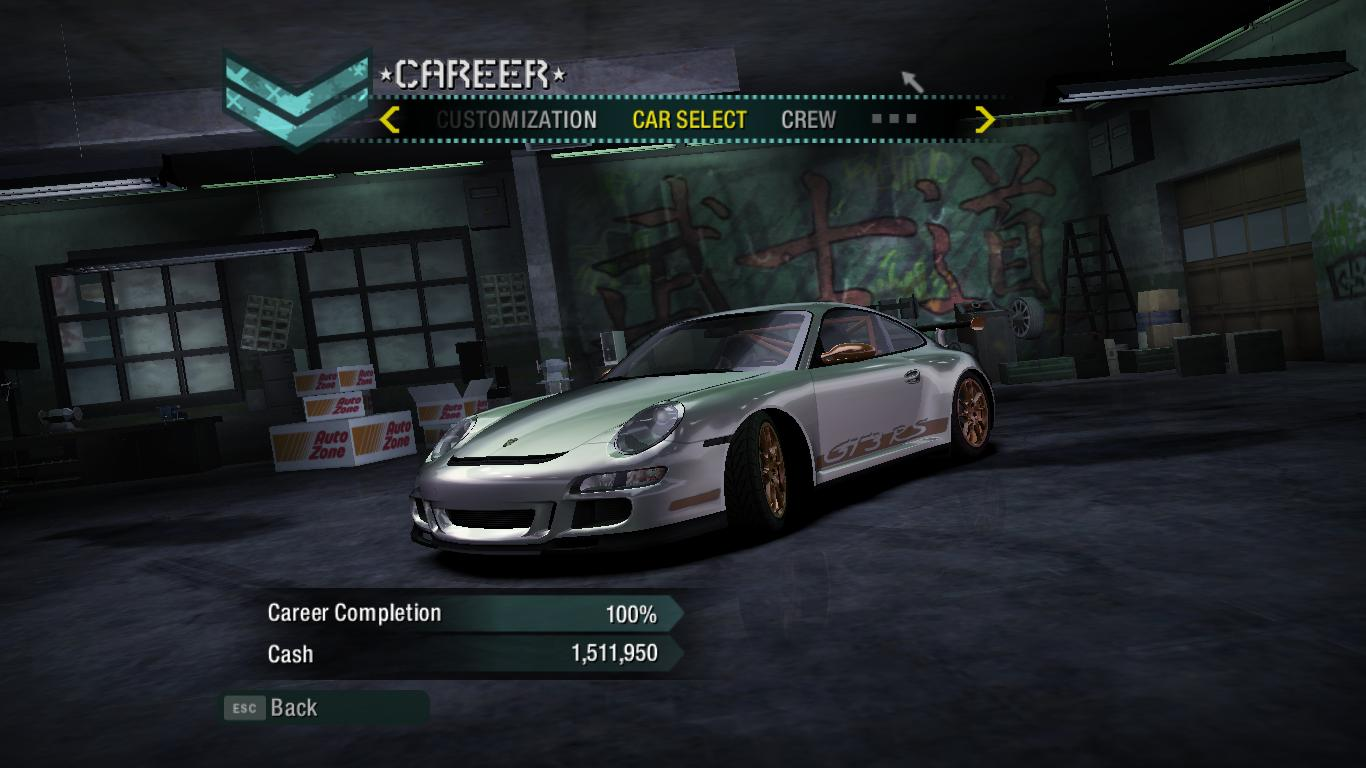Open the Crew tab
This screenshot has width=1366, height=768.
tap(808, 120)
